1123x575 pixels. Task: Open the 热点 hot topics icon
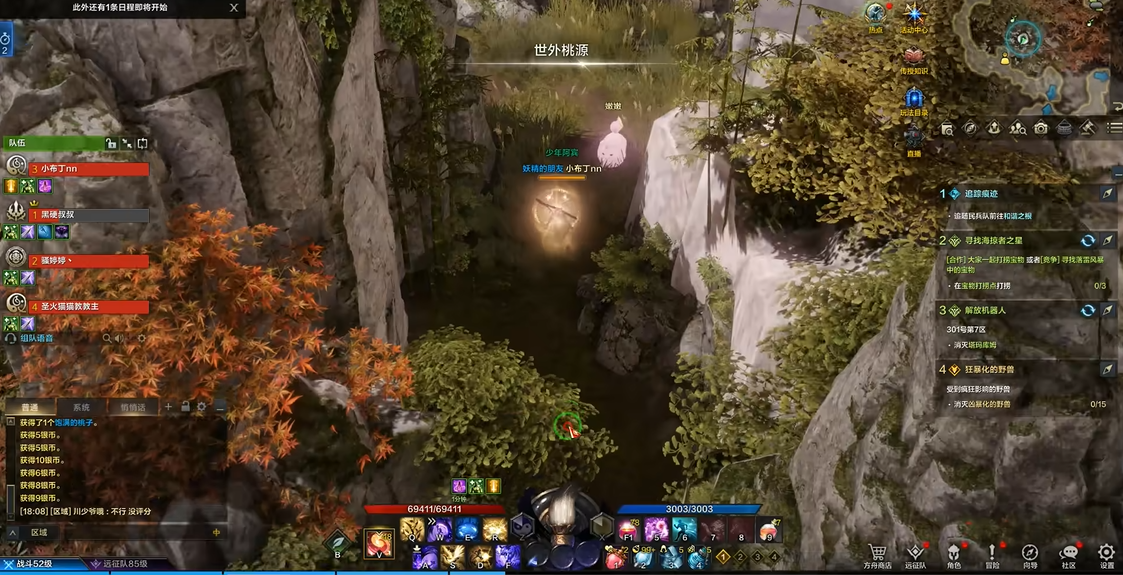pyautogui.click(x=876, y=15)
